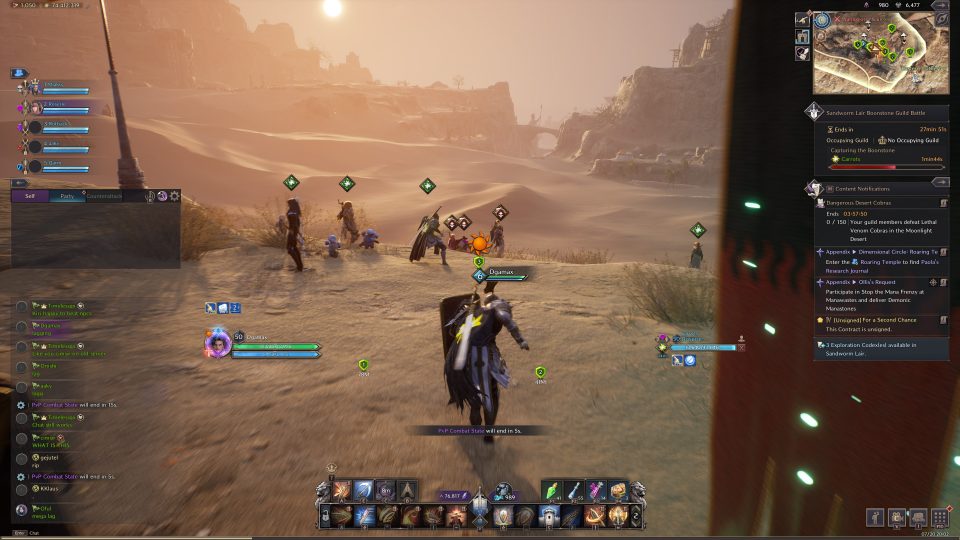This screenshot has width=960, height=540.
Task: Open the grid menu icon
Action: tap(939, 517)
